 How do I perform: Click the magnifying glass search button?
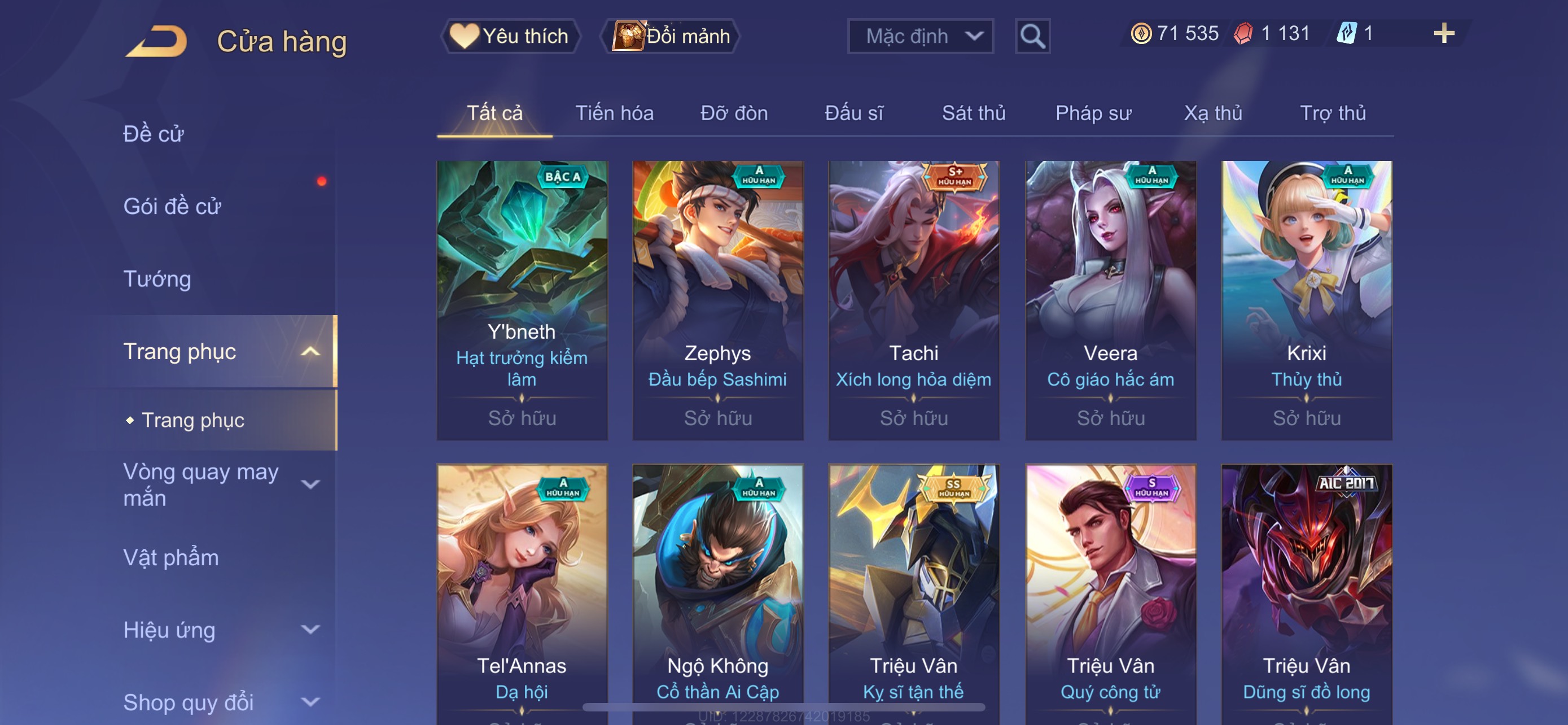pos(1032,37)
